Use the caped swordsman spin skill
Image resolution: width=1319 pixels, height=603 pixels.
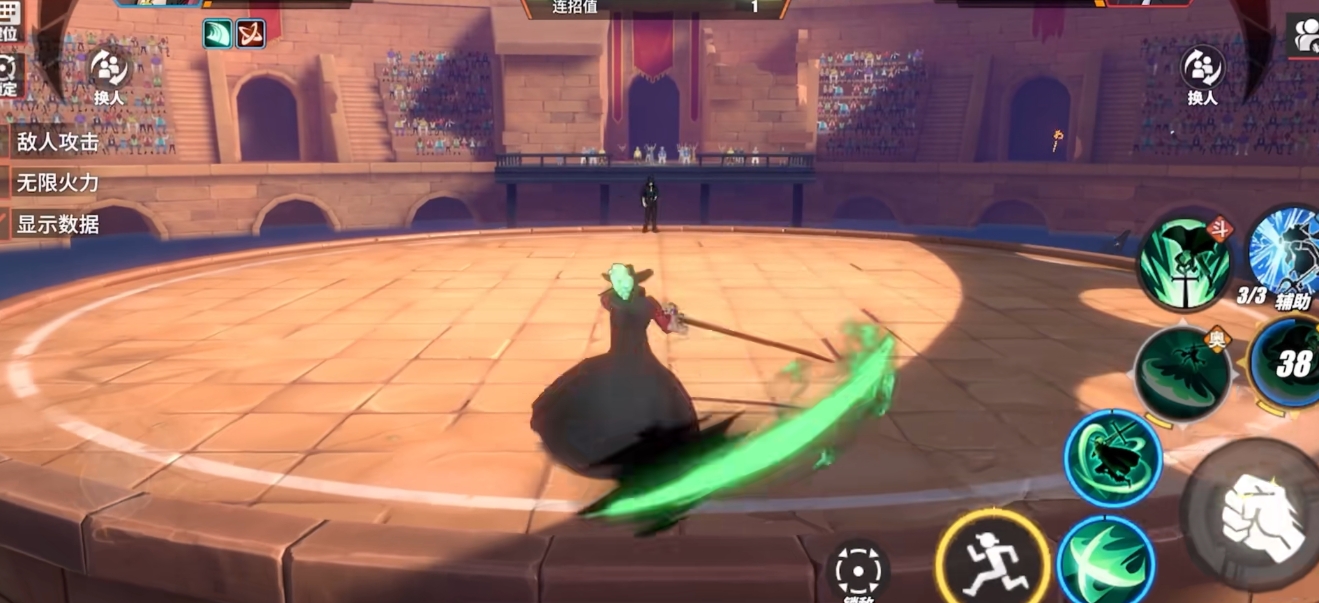point(1111,459)
